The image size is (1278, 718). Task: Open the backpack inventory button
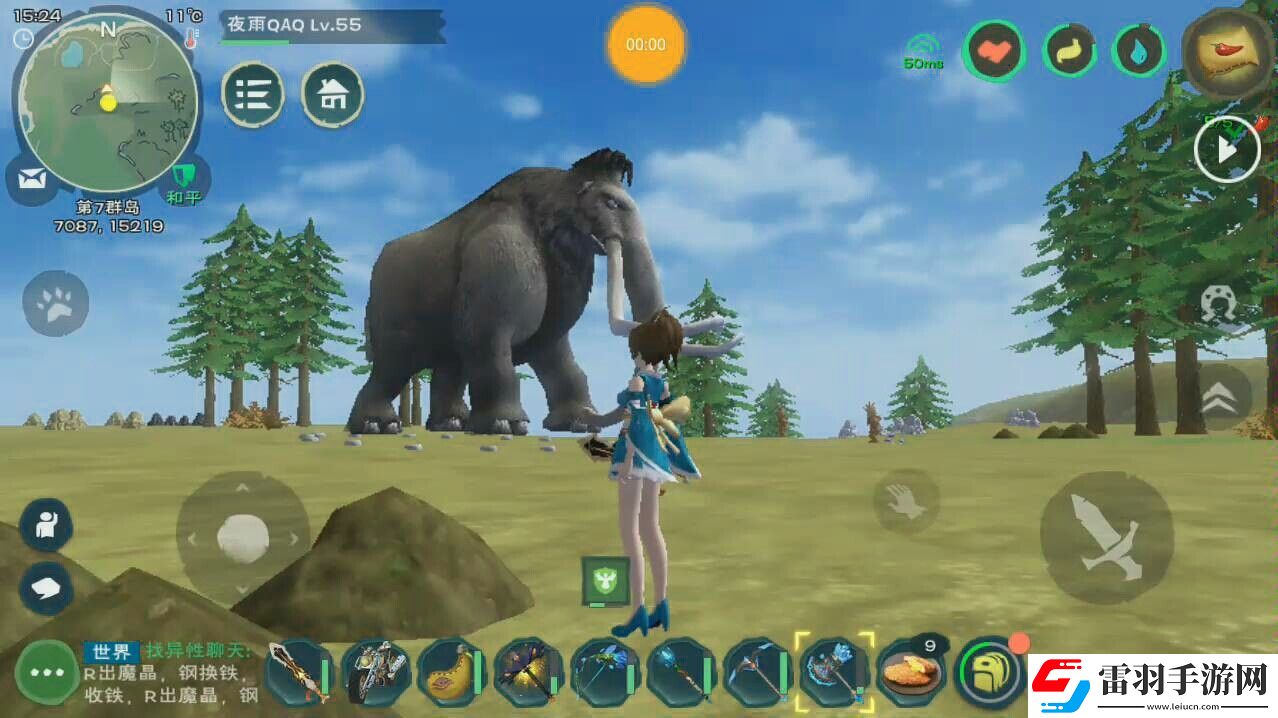988,672
